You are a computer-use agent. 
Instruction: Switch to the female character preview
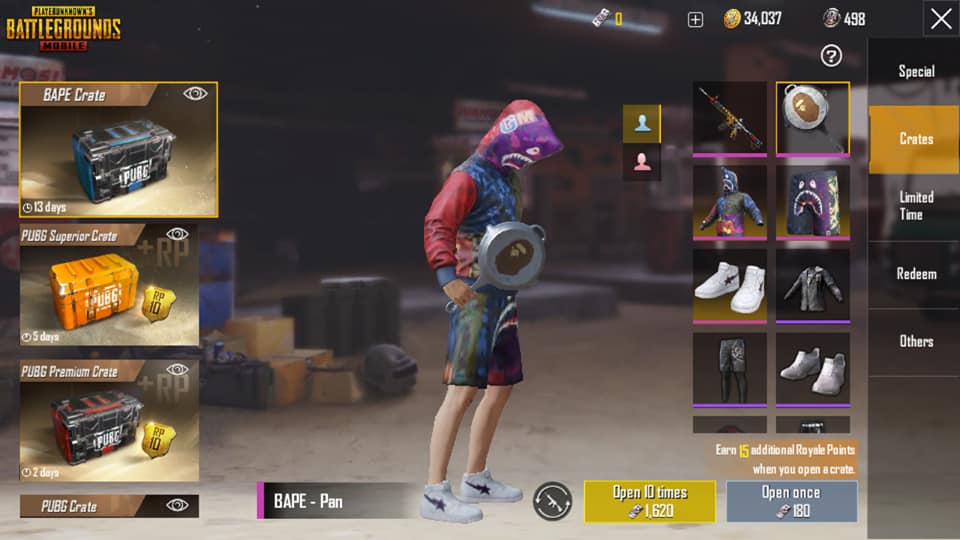[x=642, y=162]
